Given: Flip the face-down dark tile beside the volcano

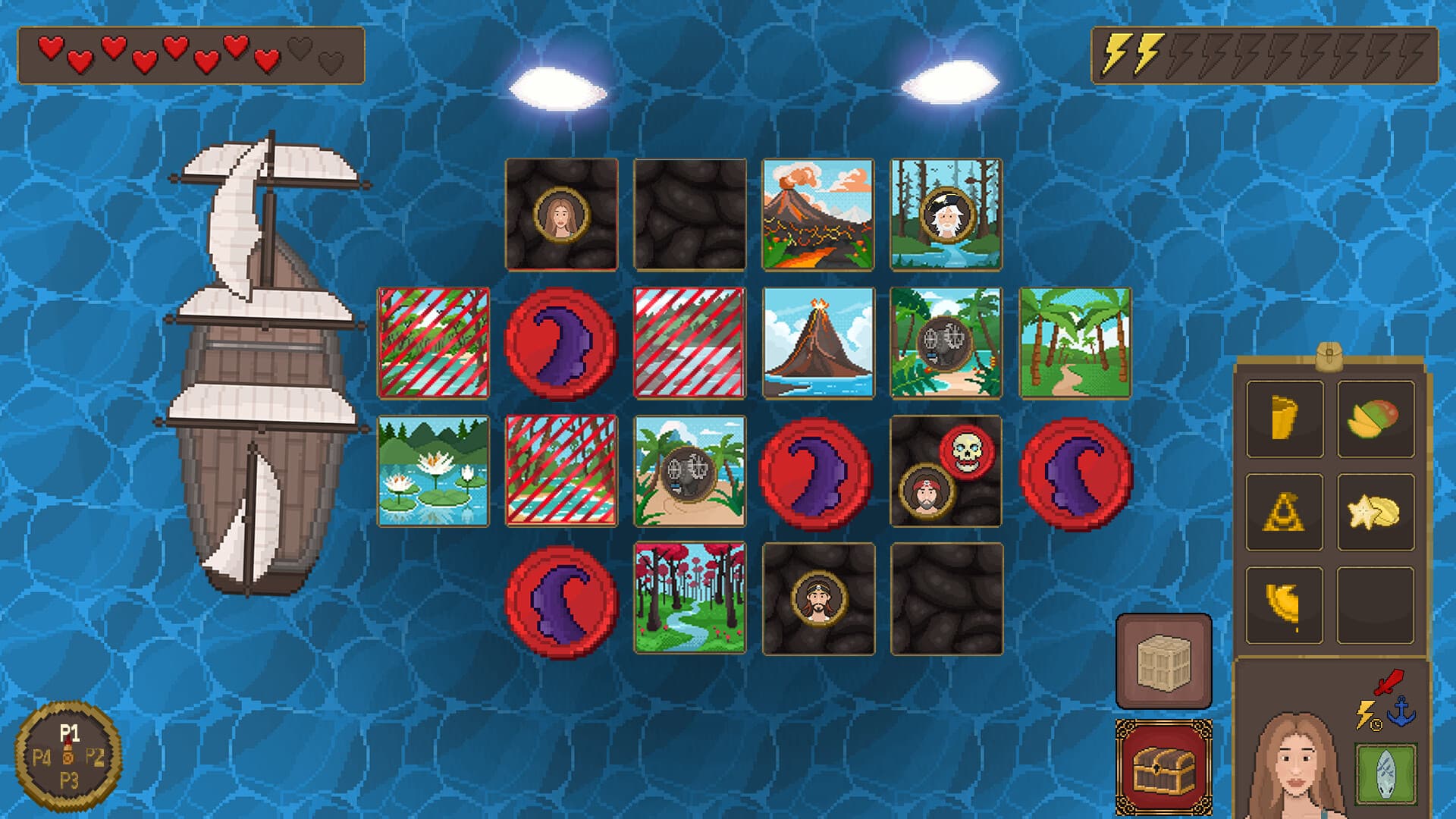Looking at the screenshot, I should [x=689, y=215].
